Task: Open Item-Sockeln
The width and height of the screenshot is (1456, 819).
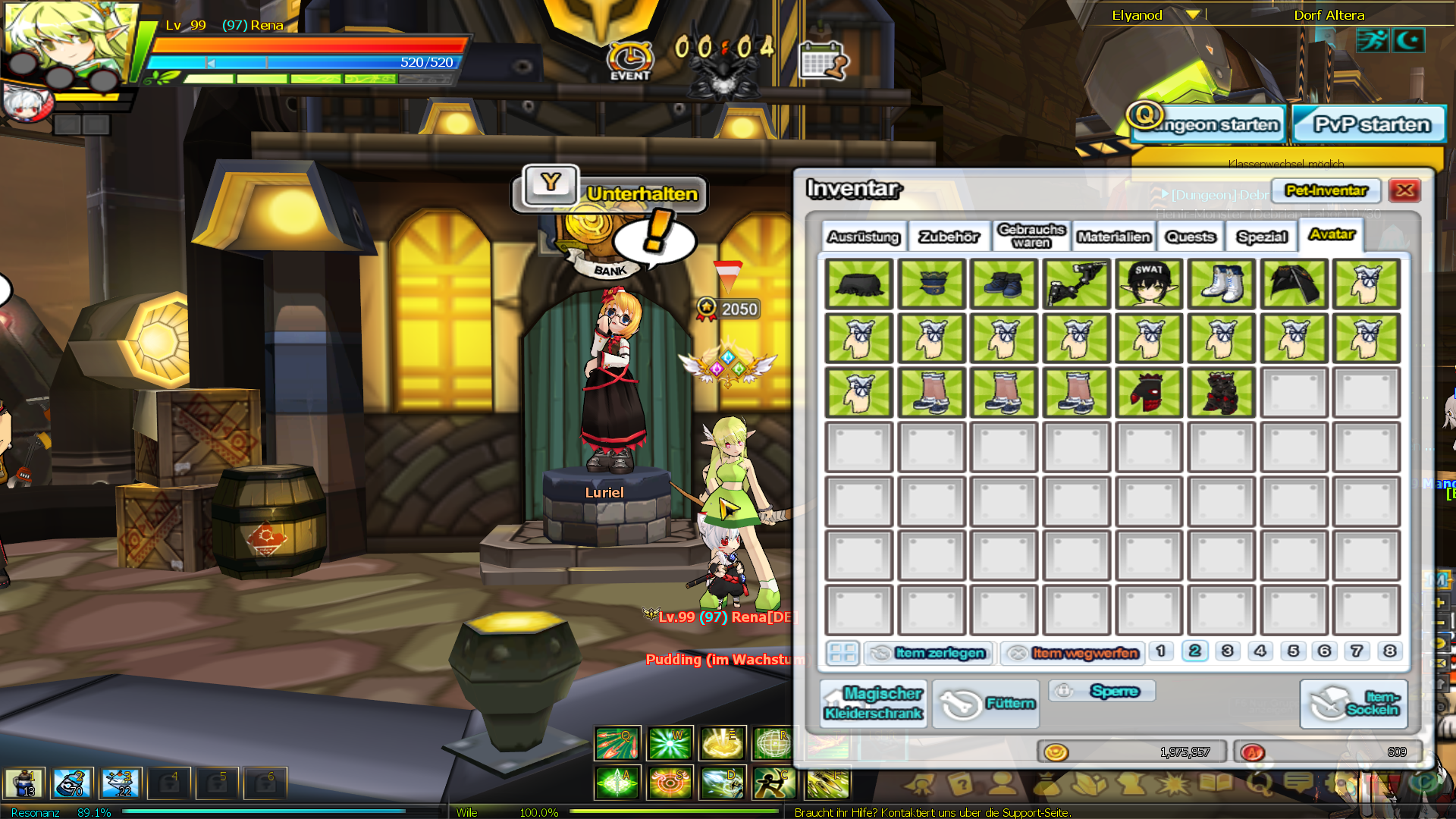Action: point(1354,704)
